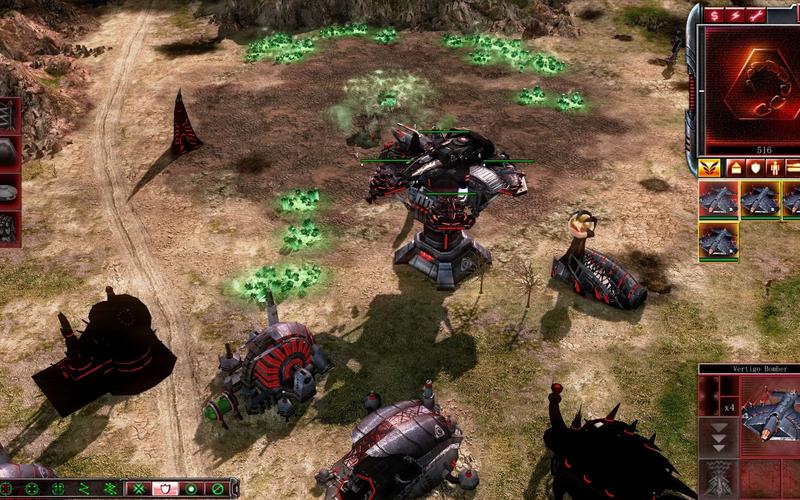The width and height of the screenshot is (800, 500).
Task: Switch to the infantry production tab
Action: pos(776,167)
